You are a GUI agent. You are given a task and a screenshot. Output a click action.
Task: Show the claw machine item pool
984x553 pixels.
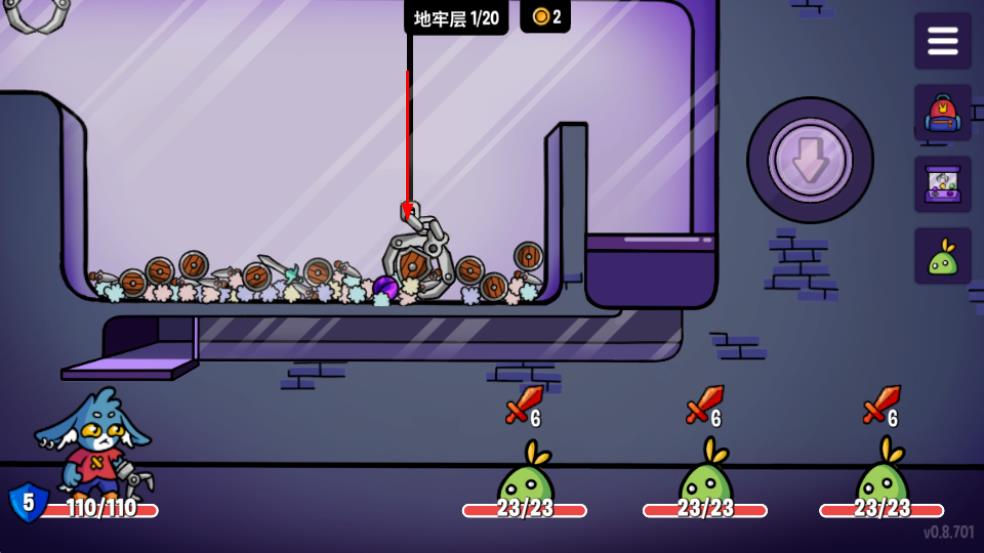point(942,184)
